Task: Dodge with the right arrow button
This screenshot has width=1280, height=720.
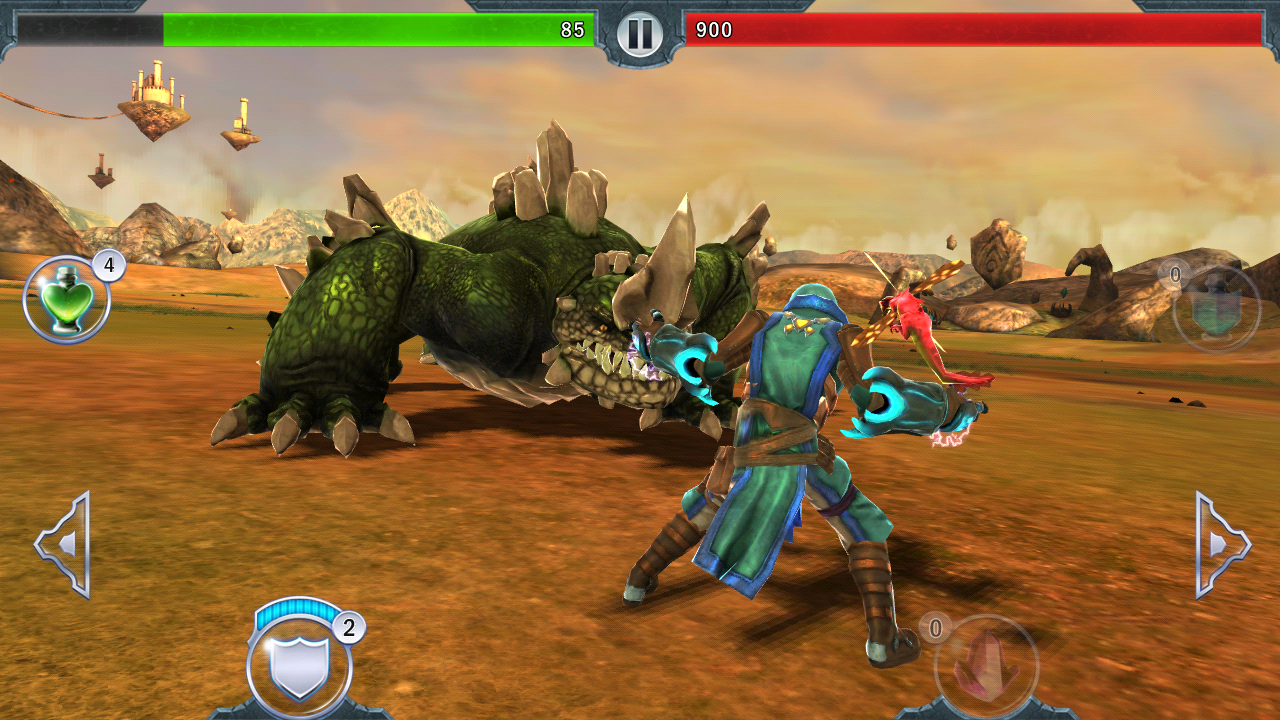Action: (1221, 545)
